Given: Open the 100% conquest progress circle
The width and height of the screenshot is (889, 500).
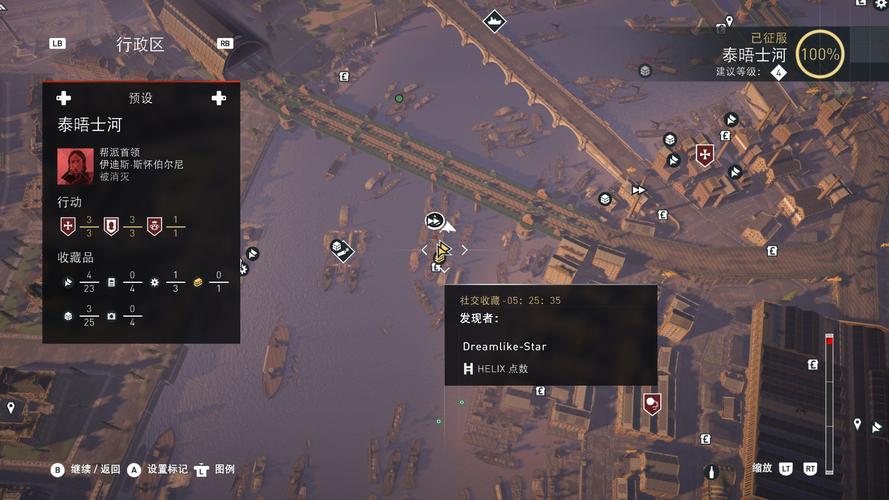Looking at the screenshot, I should [820, 54].
